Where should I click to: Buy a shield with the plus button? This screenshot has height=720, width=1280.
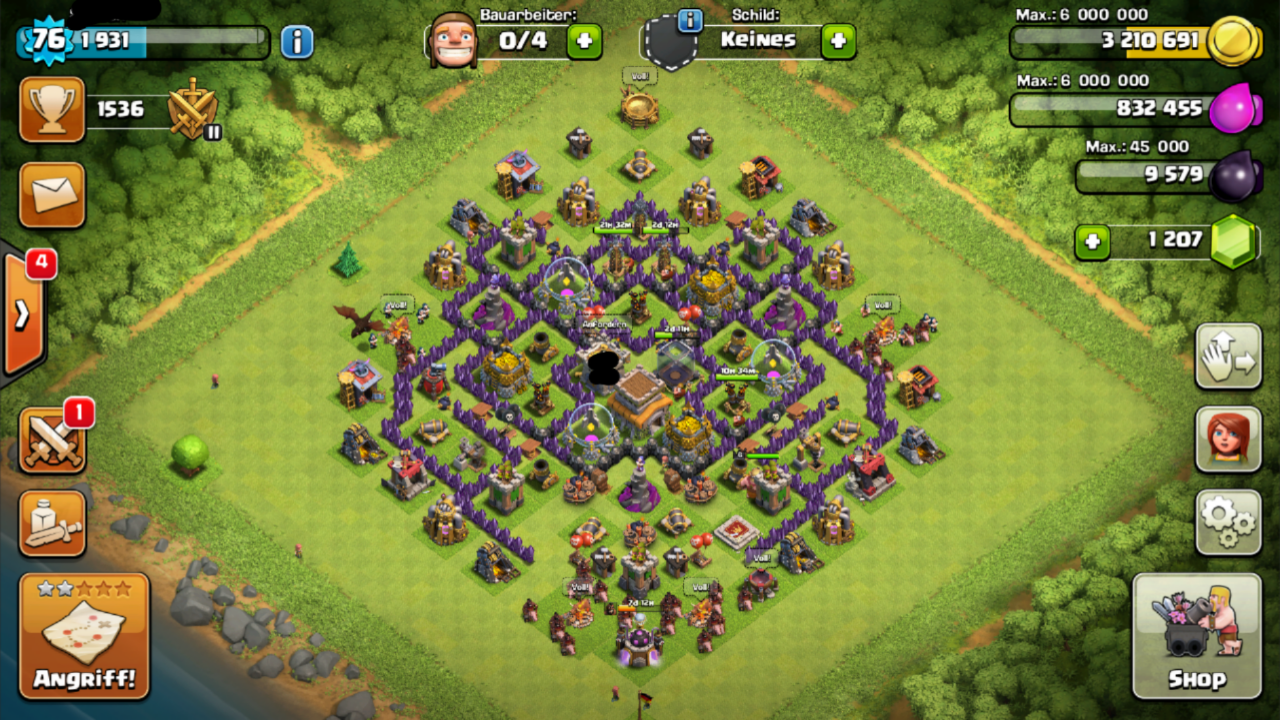coord(838,41)
